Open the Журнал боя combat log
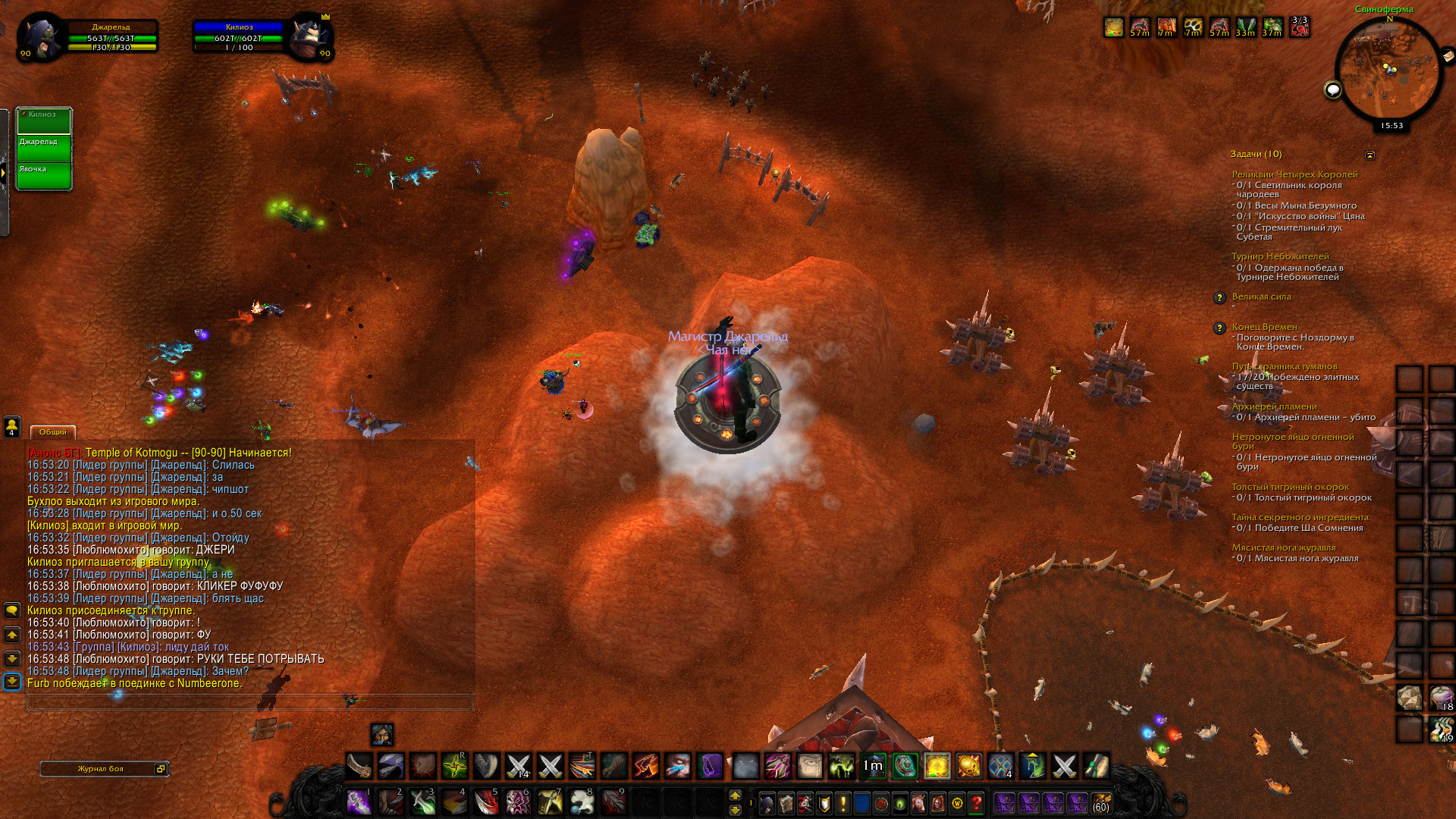 coord(100,769)
